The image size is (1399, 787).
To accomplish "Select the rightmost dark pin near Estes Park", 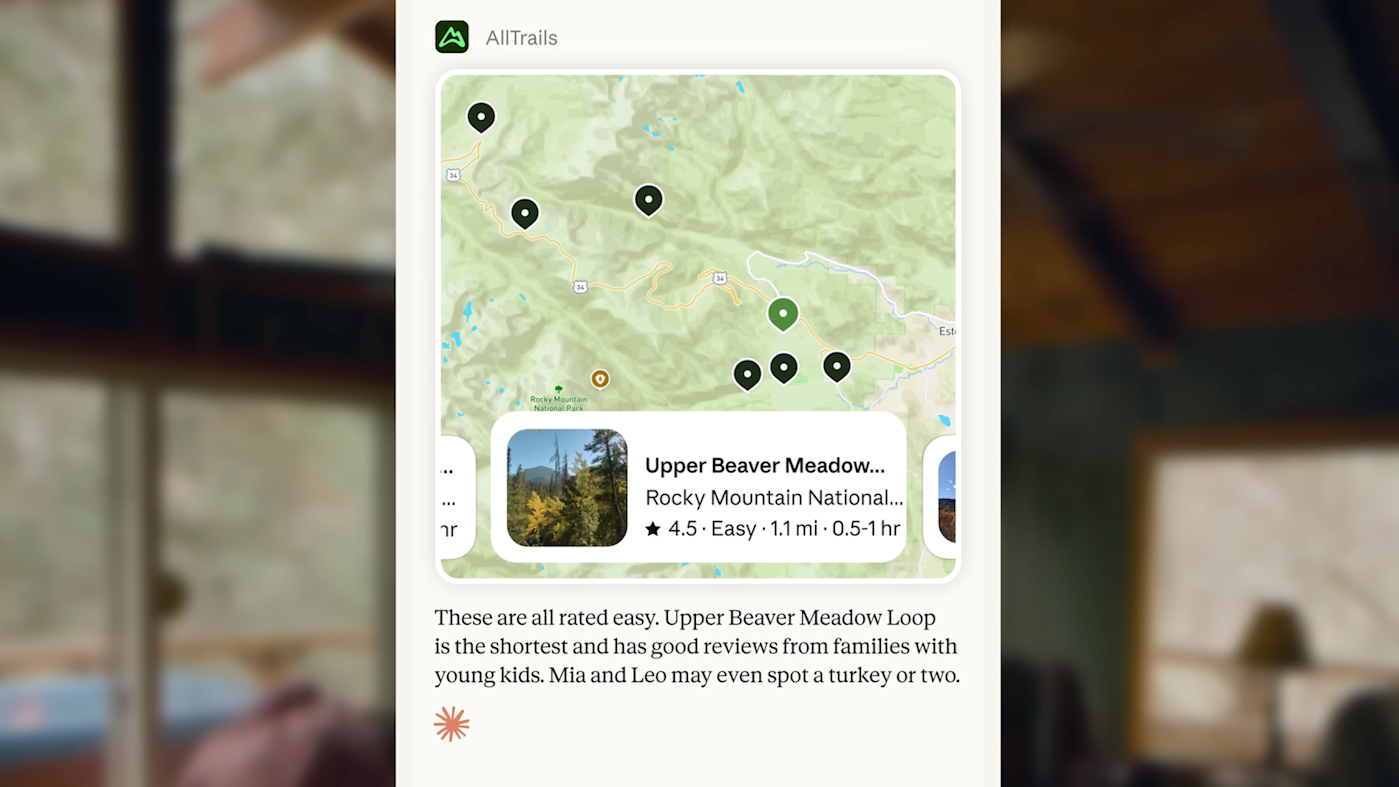I will (x=837, y=366).
